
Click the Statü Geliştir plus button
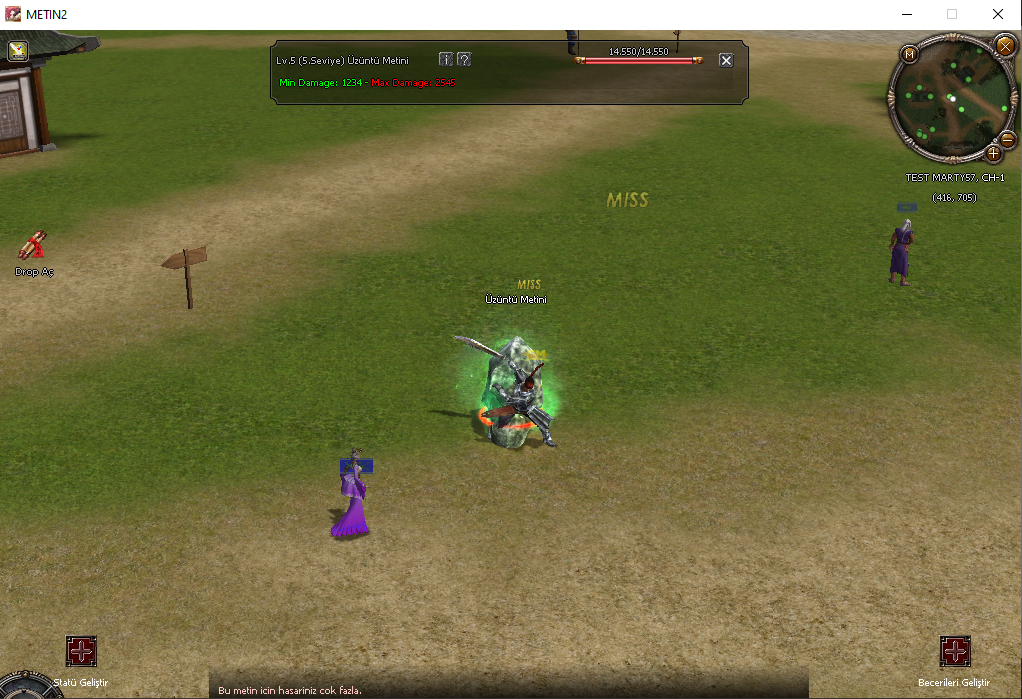pos(81,652)
